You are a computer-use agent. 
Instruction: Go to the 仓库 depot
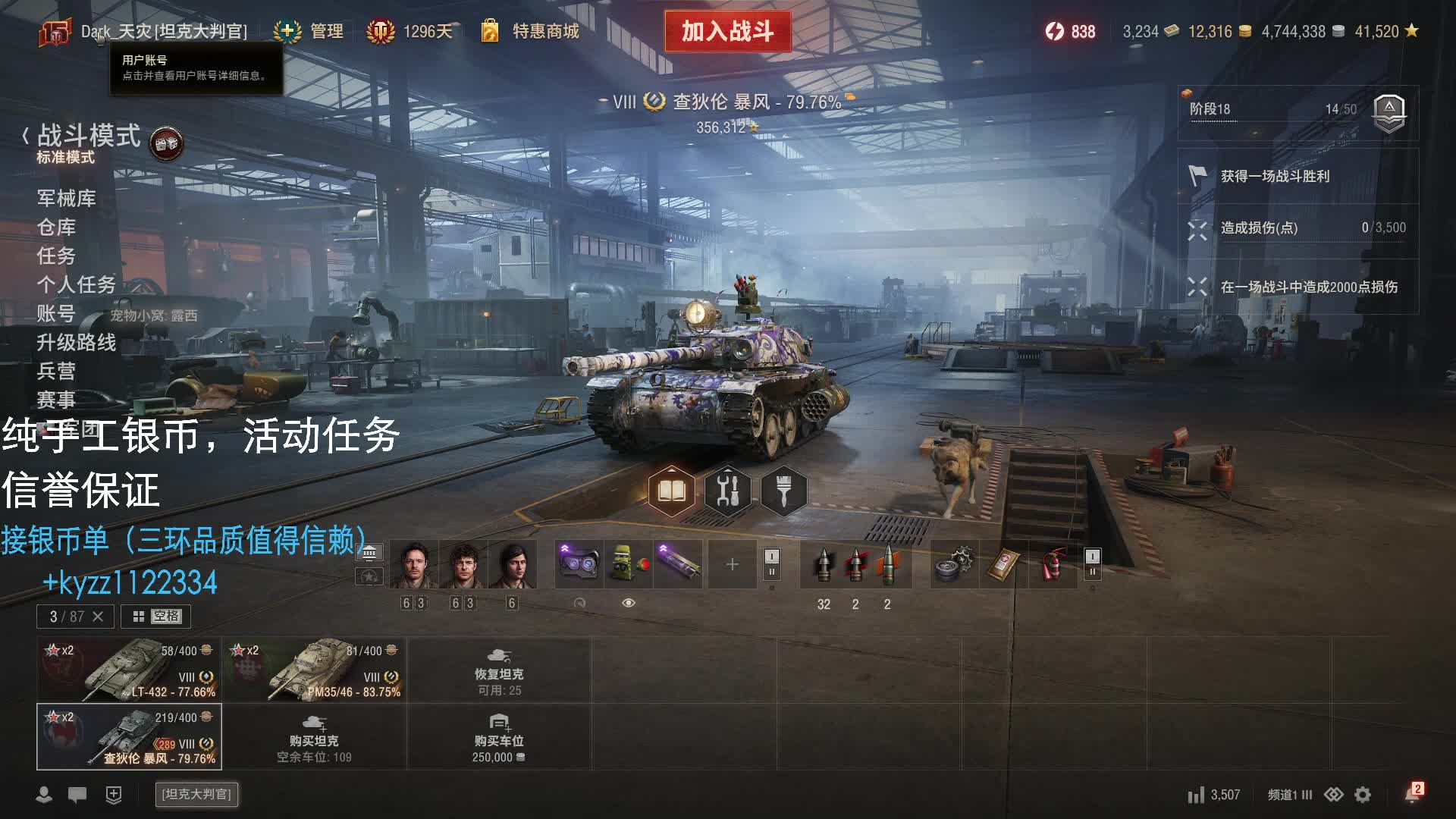pyautogui.click(x=56, y=227)
